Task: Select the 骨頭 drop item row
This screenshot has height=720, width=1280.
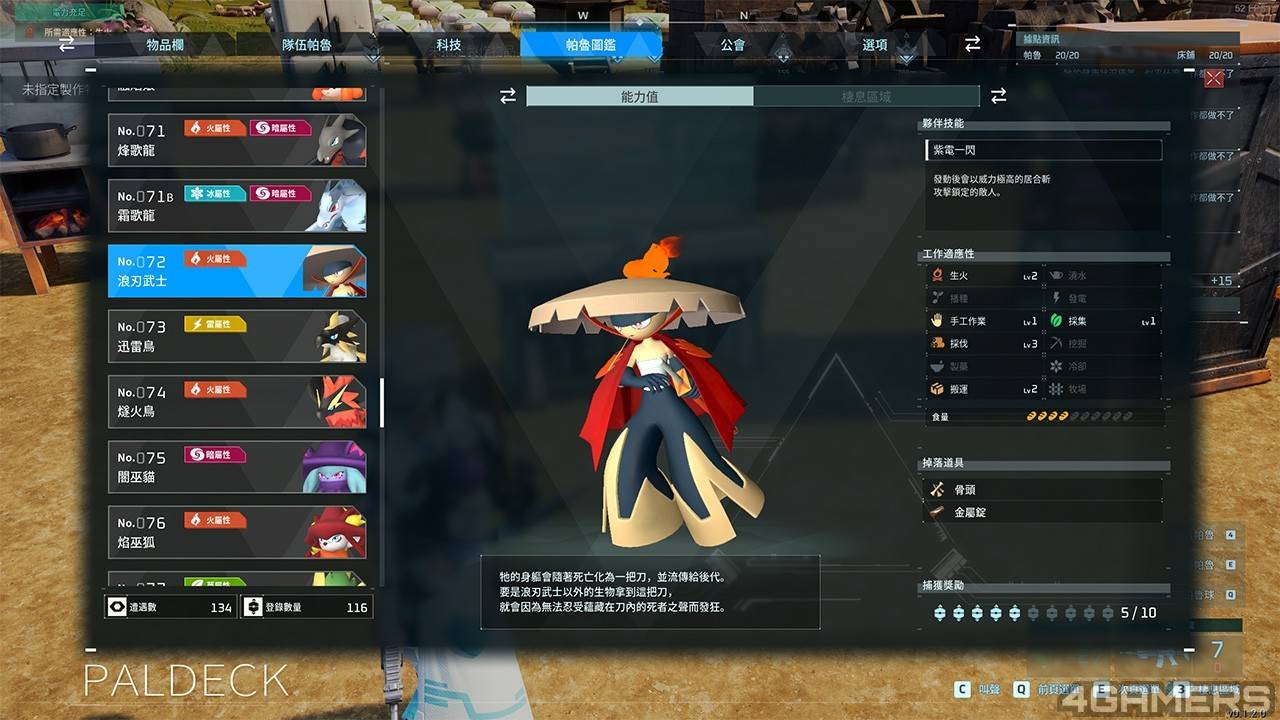Action: click(1043, 490)
